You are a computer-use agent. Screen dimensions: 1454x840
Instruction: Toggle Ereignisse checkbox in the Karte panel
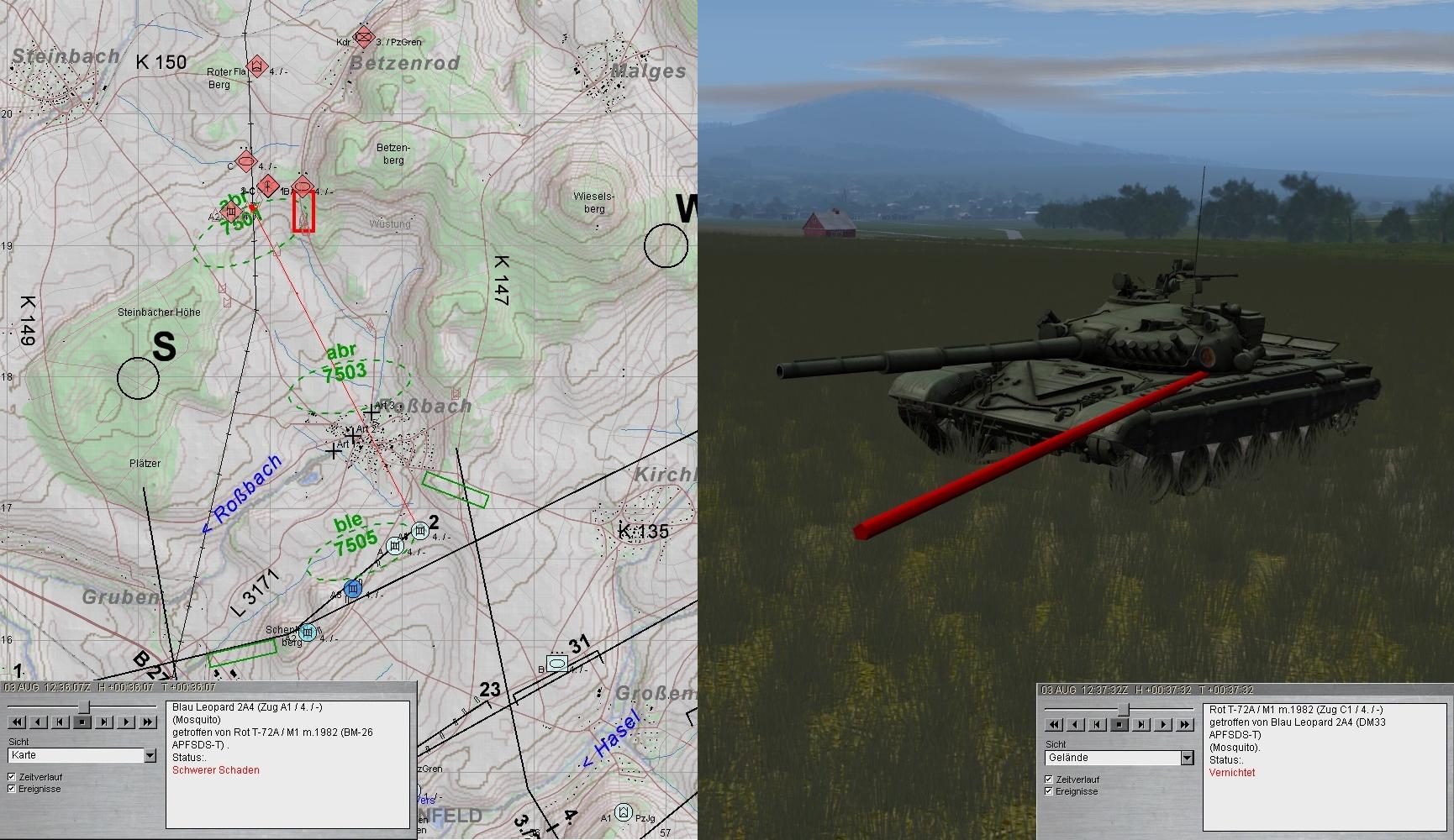pos(12,789)
